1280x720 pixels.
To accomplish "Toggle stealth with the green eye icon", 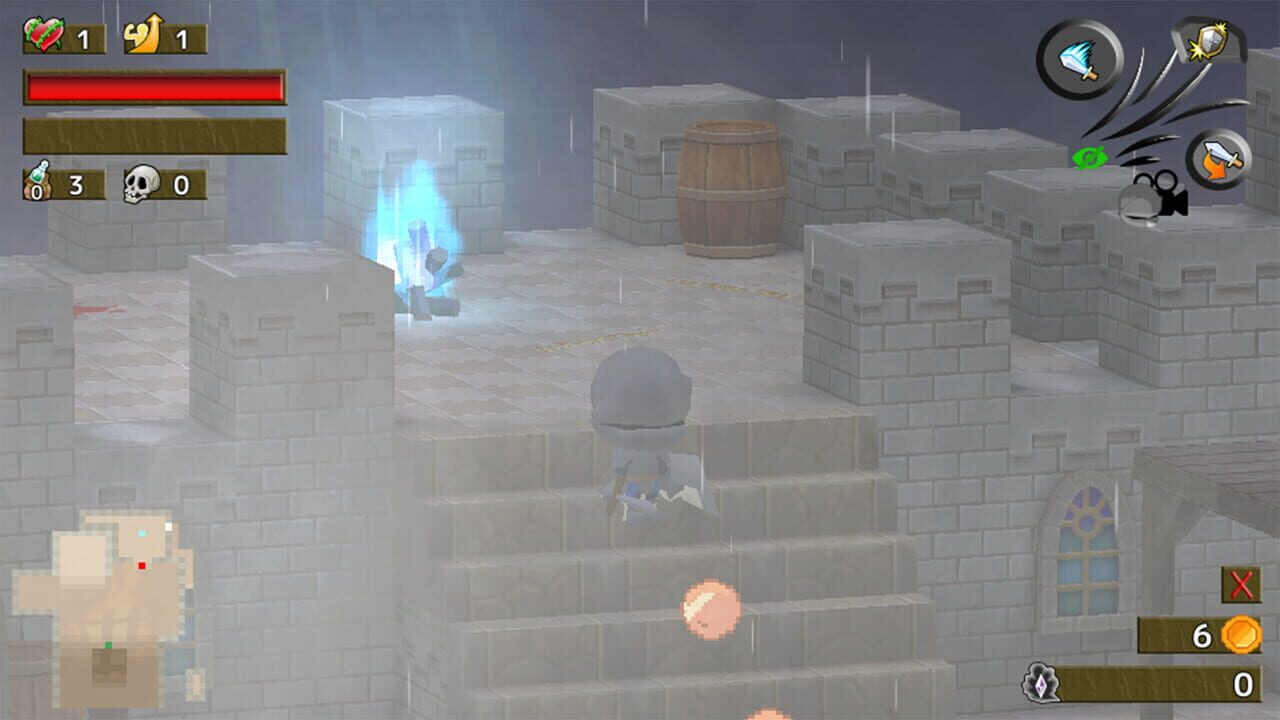I will pos(1090,157).
